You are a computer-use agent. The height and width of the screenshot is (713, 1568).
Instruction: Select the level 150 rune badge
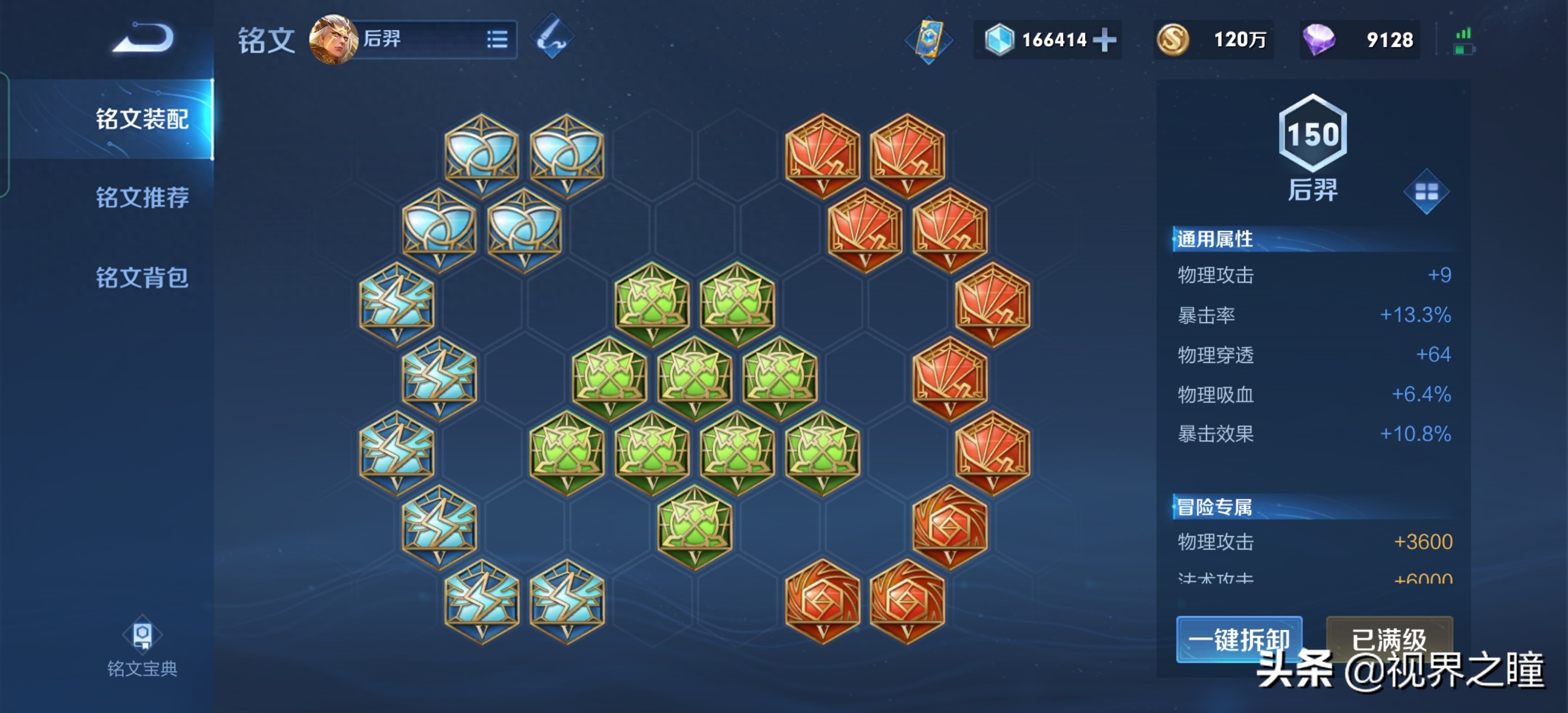(1313, 134)
